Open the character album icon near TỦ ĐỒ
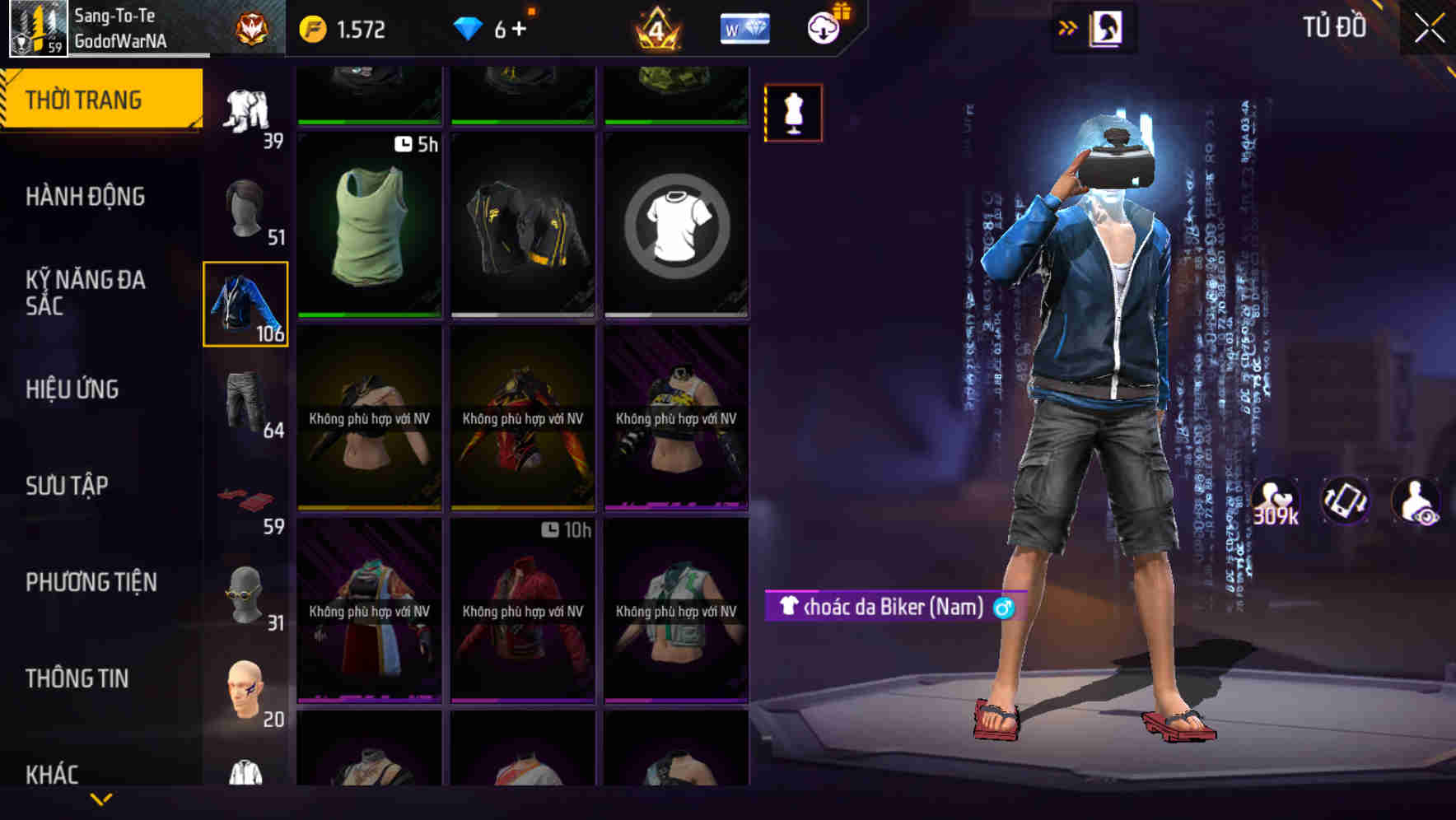This screenshot has width=1456, height=820. pyautogui.click(x=1108, y=26)
